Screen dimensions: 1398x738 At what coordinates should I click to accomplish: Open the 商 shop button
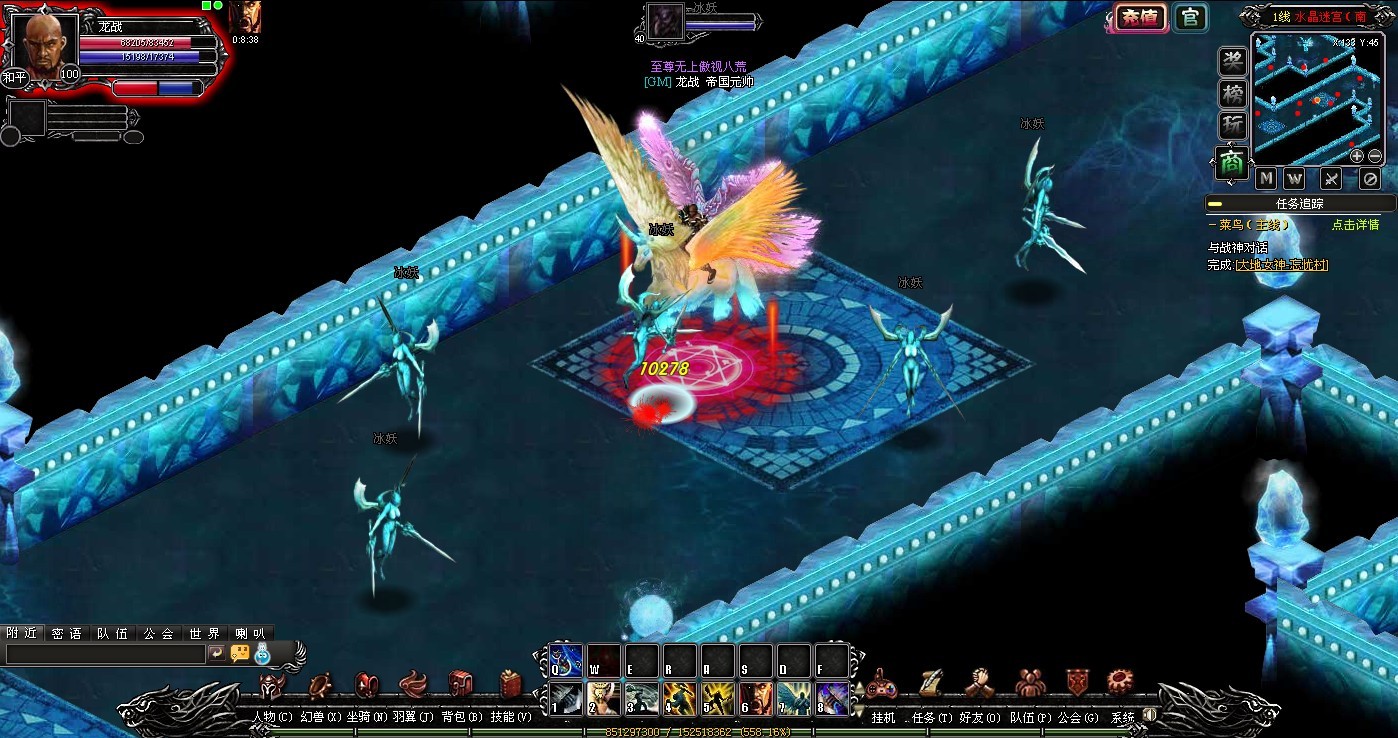(1232, 162)
